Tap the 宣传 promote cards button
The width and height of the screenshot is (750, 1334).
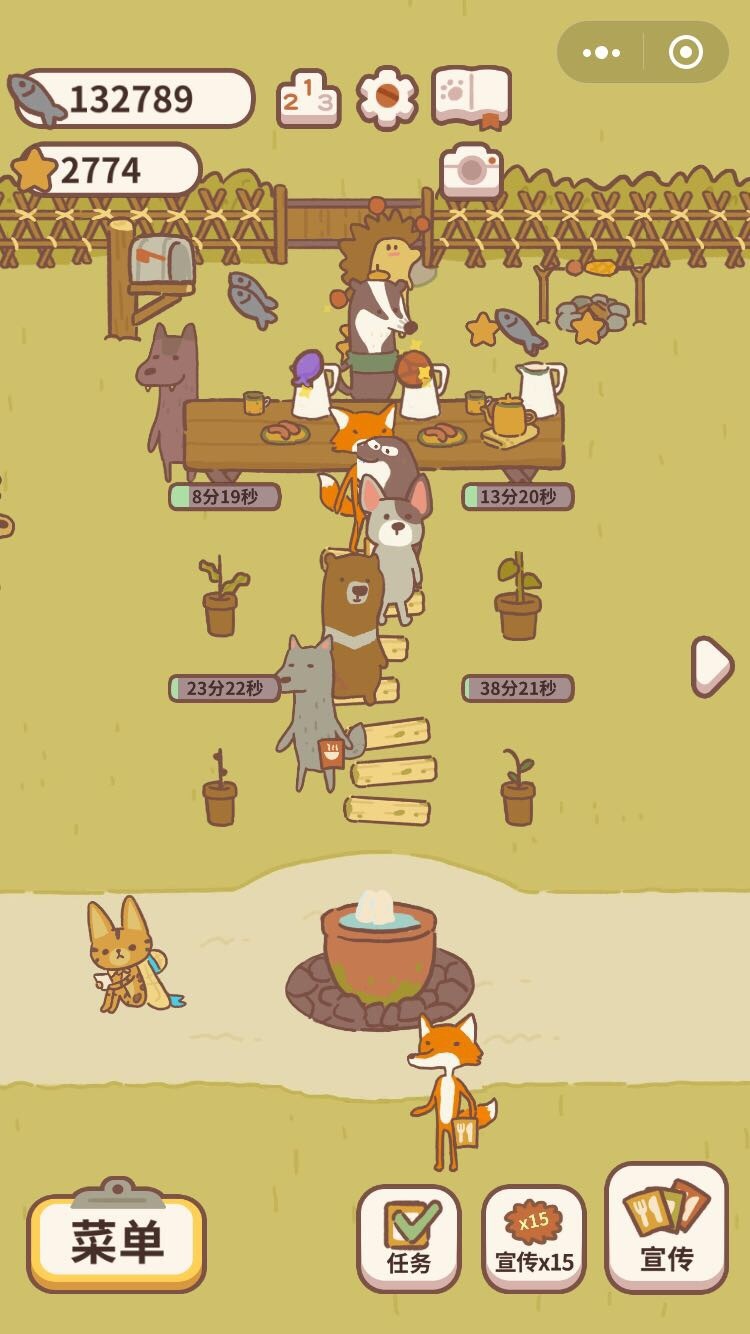(666, 1227)
